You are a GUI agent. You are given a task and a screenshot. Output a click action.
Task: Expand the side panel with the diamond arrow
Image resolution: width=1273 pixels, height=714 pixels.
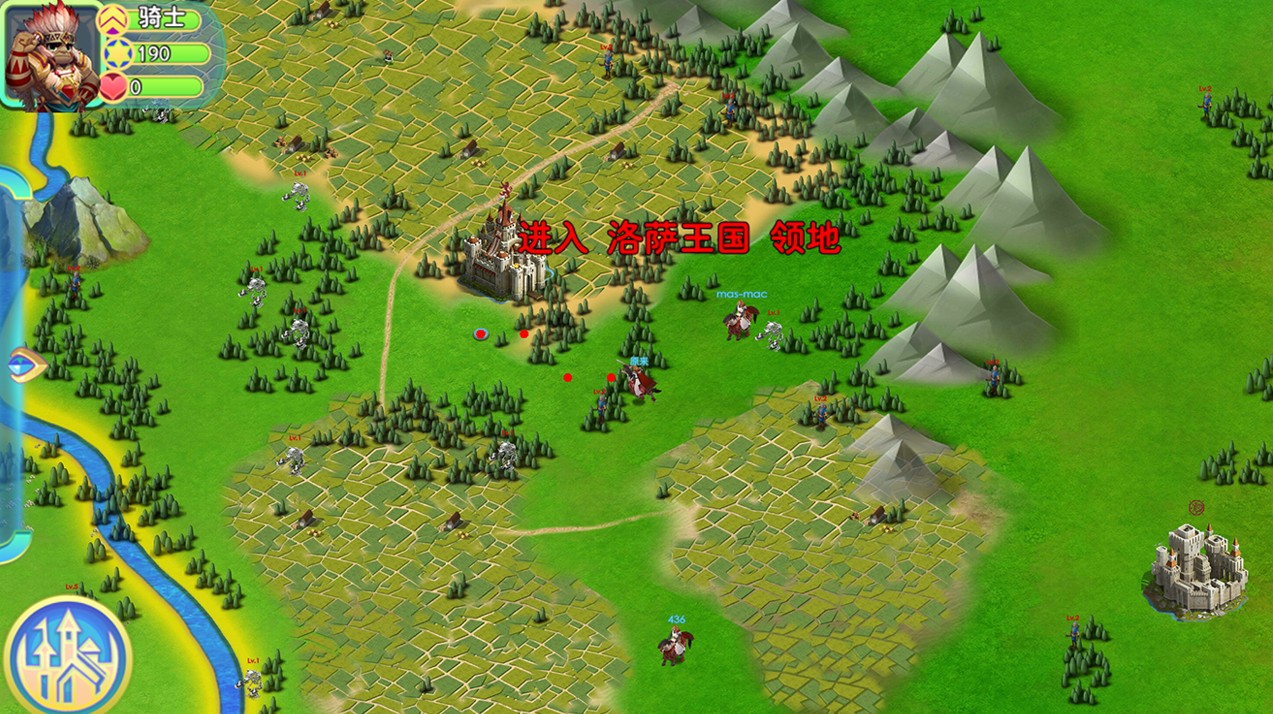click(24, 365)
